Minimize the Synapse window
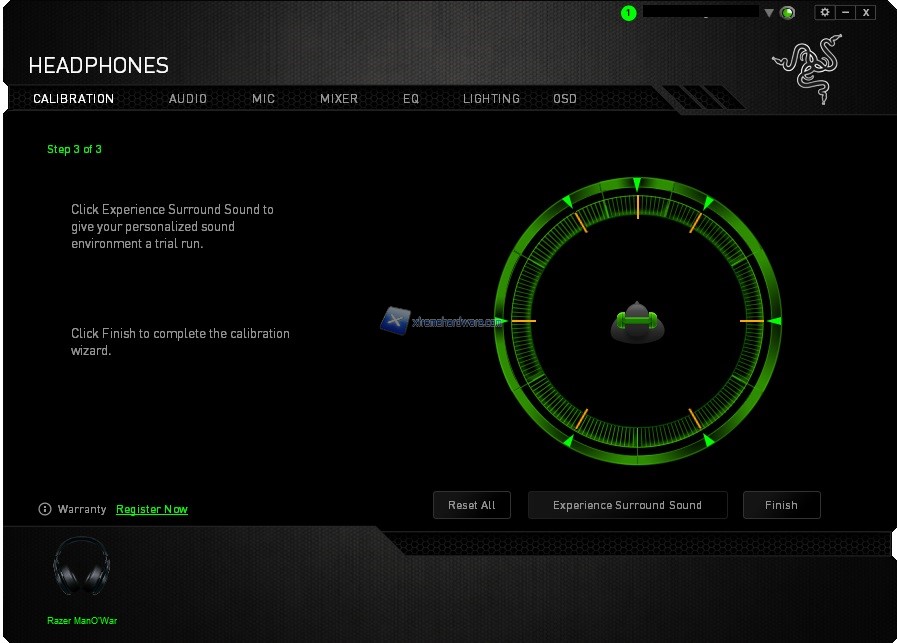Image resolution: width=897 pixels, height=643 pixels. pyautogui.click(x=846, y=12)
